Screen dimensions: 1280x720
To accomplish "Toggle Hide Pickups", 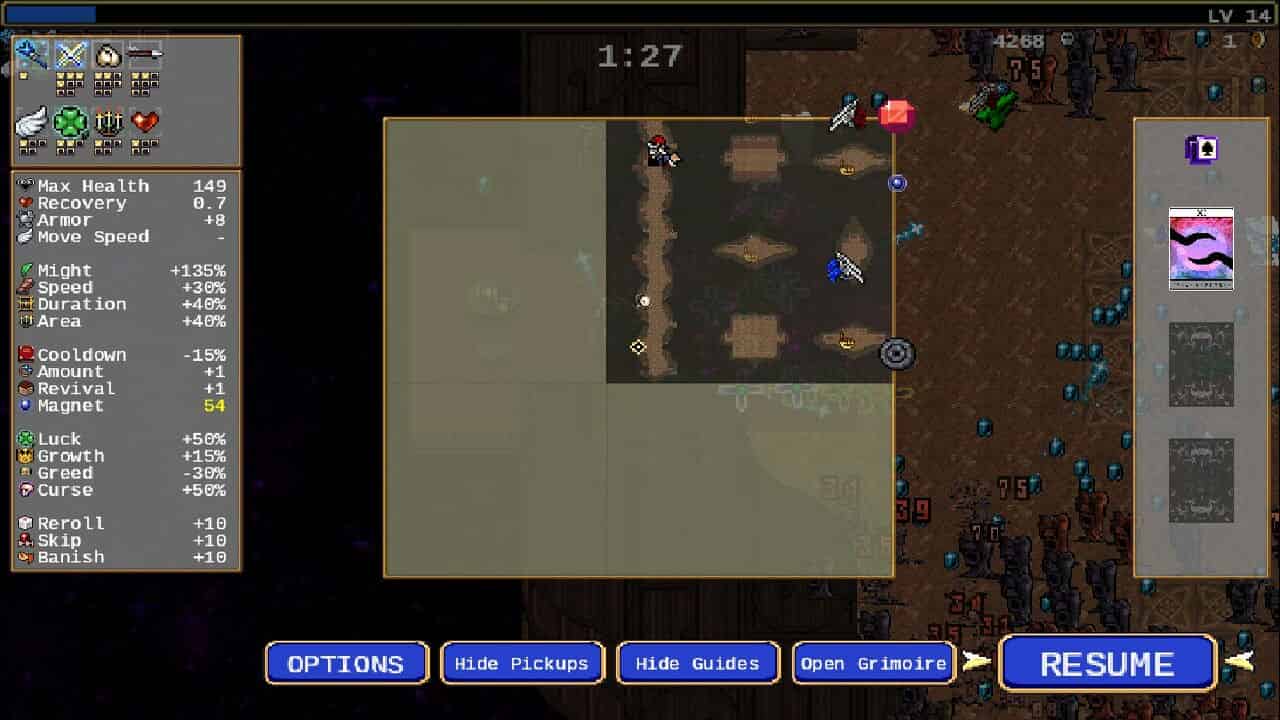I will (x=522, y=662).
